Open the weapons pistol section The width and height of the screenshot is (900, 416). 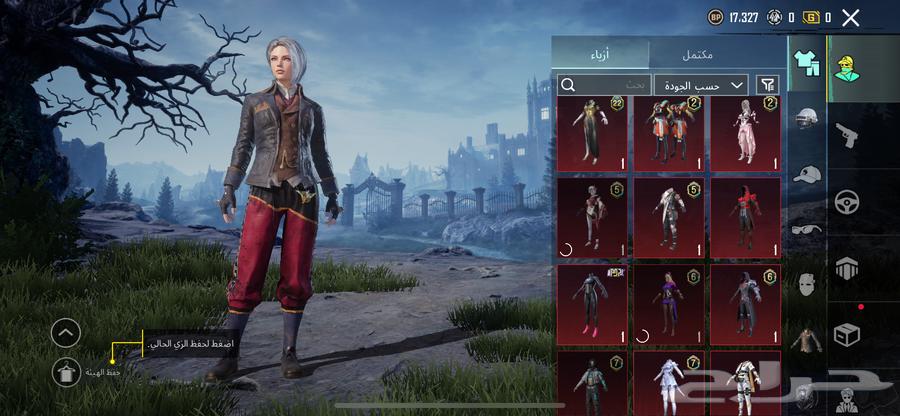(x=847, y=134)
